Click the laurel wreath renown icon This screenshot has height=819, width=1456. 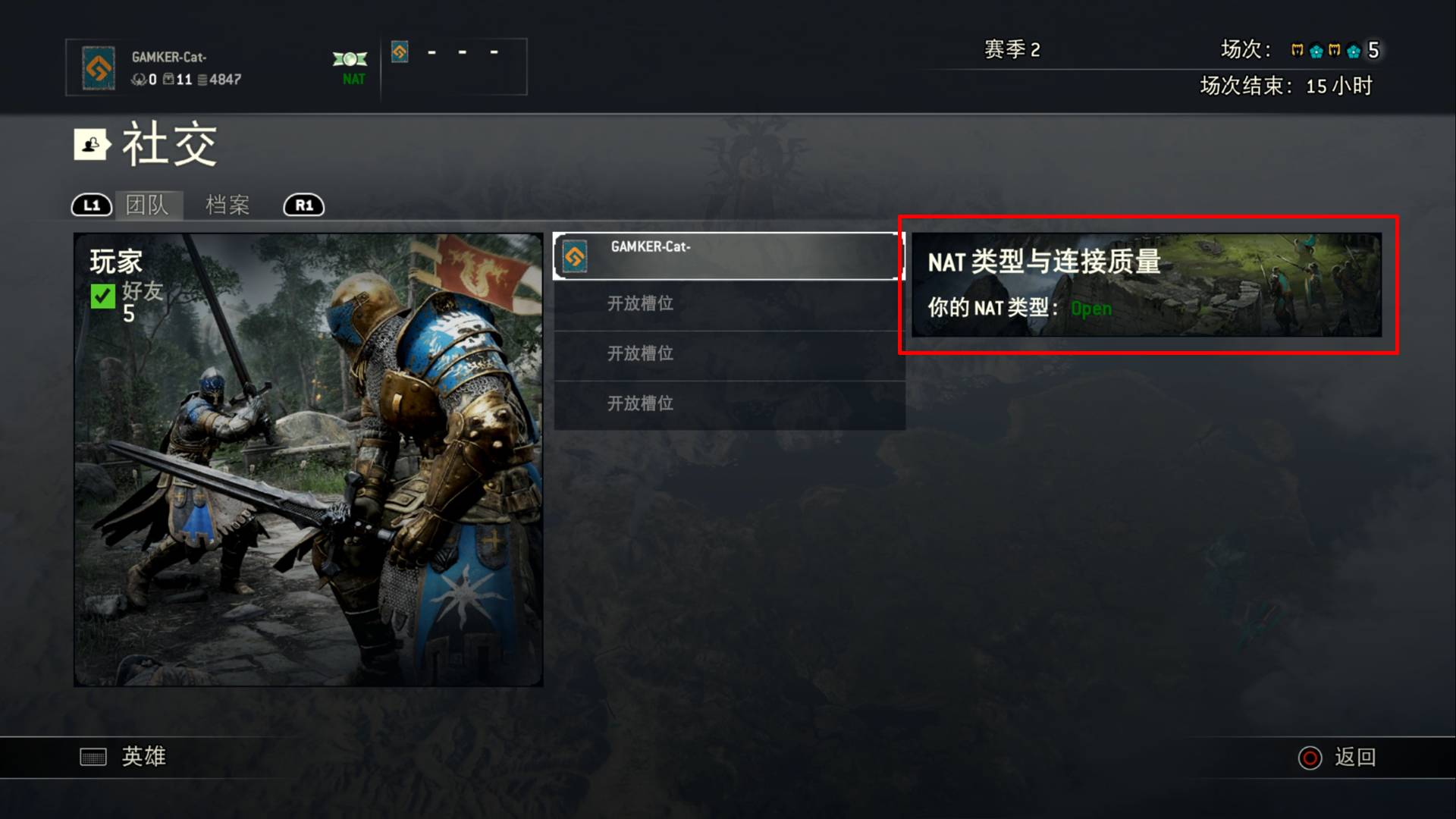tap(140, 80)
